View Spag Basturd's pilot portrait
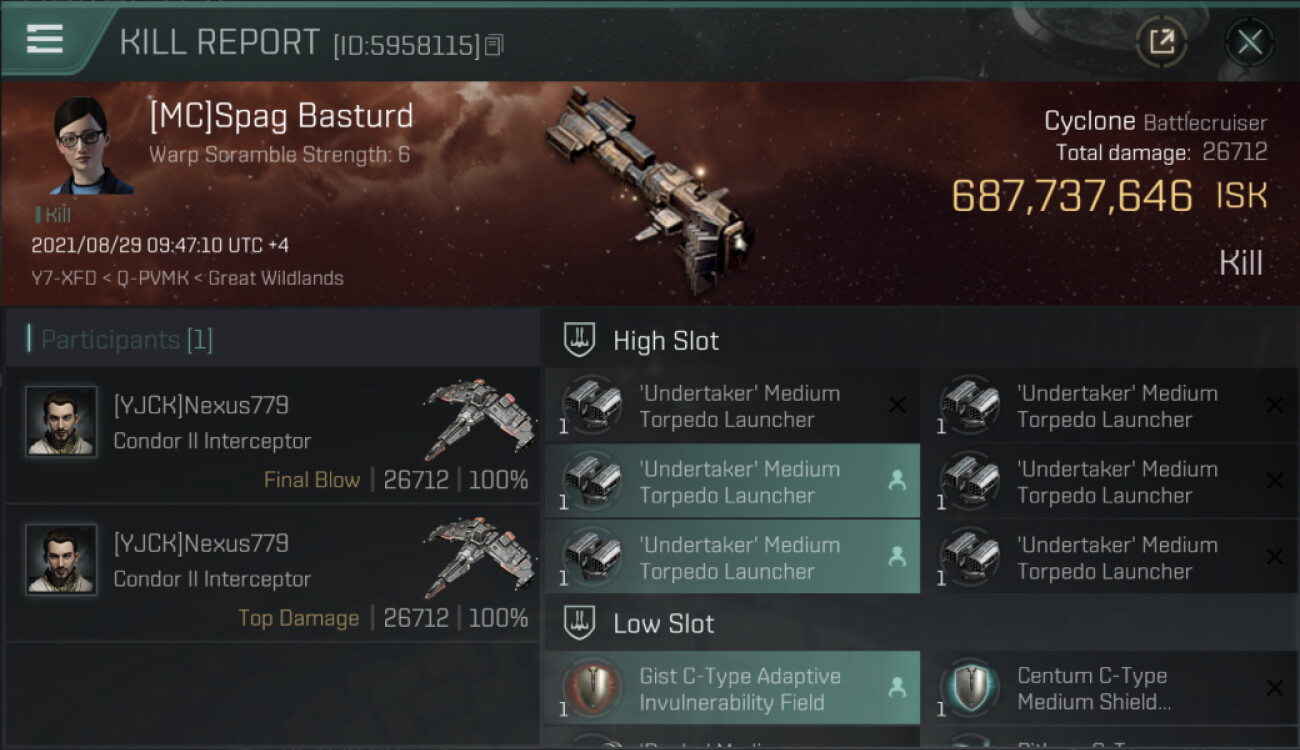The image size is (1300, 750). [92, 146]
